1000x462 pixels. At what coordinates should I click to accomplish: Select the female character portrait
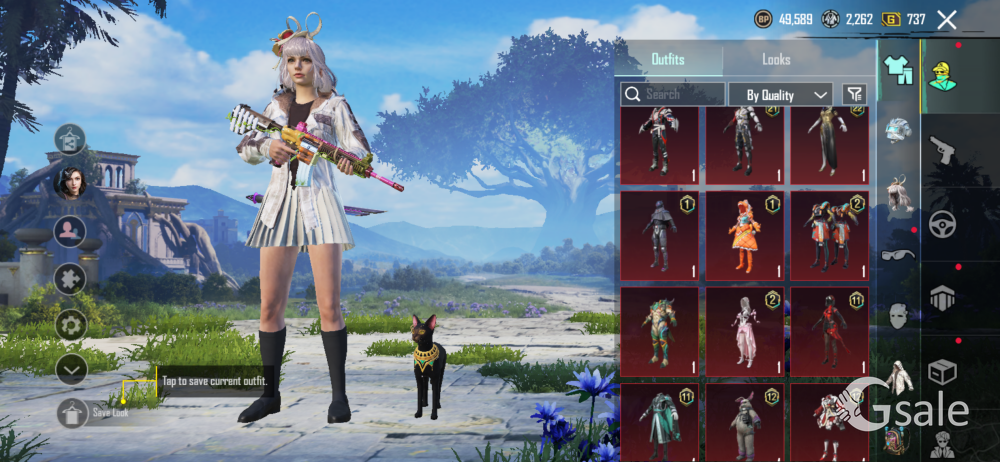pos(70,183)
